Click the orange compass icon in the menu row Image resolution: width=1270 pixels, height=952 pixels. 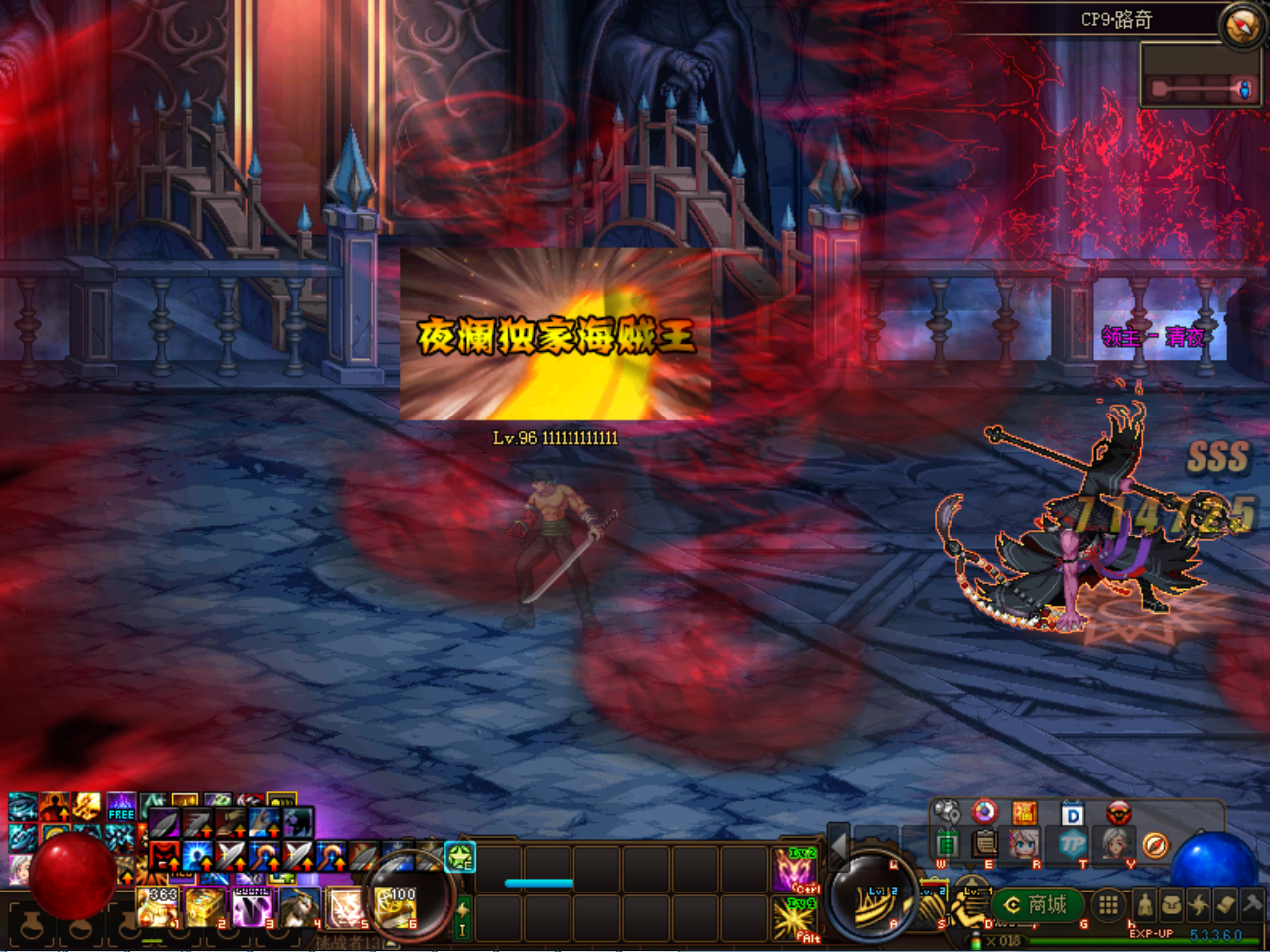(1155, 845)
